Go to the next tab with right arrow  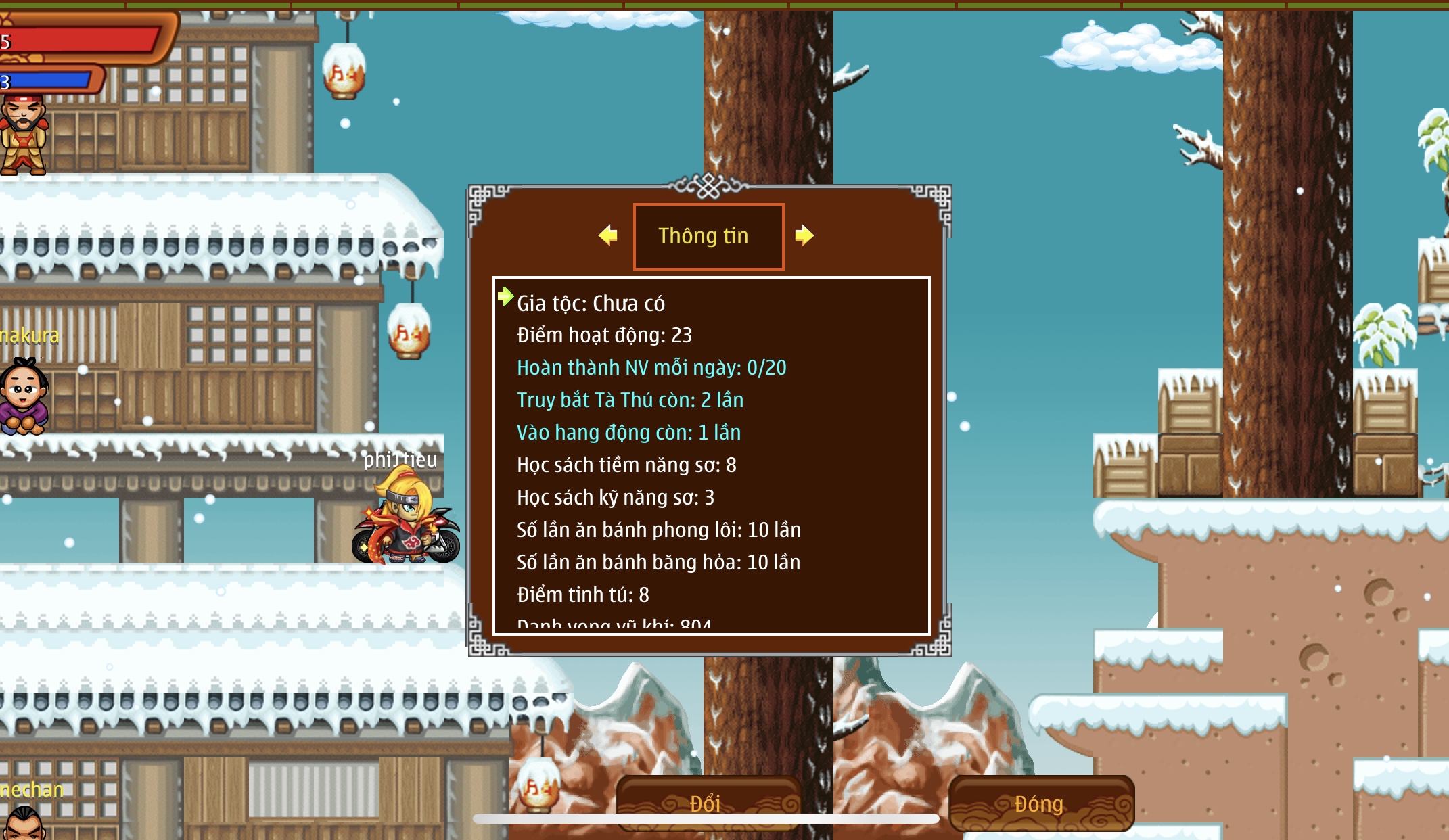pos(804,235)
